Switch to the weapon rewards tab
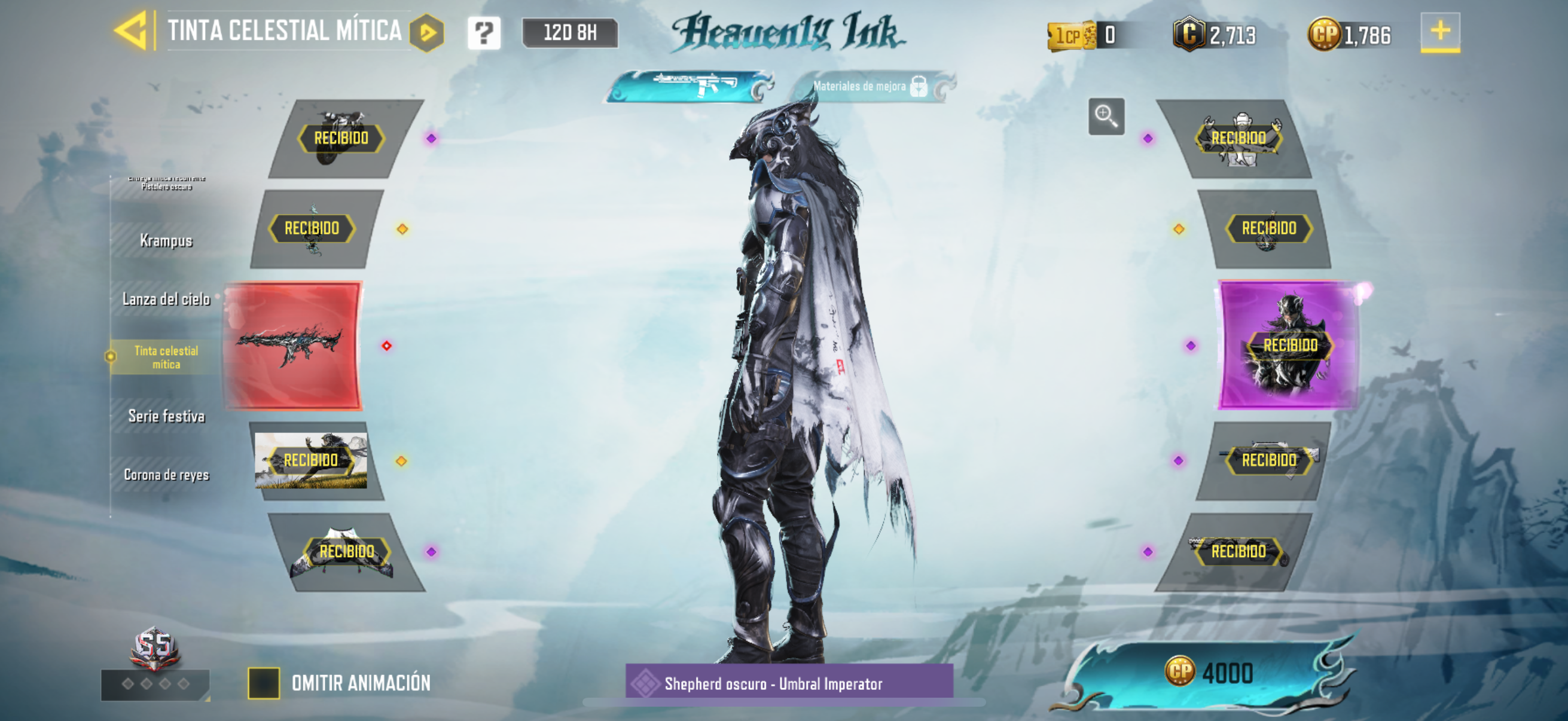The width and height of the screenshot is (1568, 721). point(691,85)
